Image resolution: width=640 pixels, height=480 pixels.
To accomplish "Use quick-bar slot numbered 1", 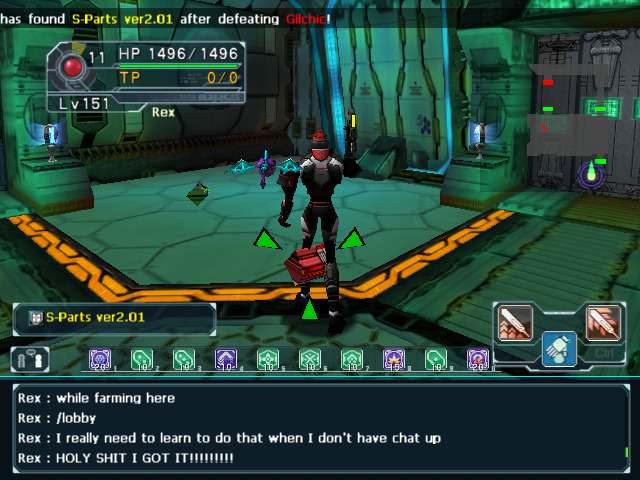I will point(99,359).
